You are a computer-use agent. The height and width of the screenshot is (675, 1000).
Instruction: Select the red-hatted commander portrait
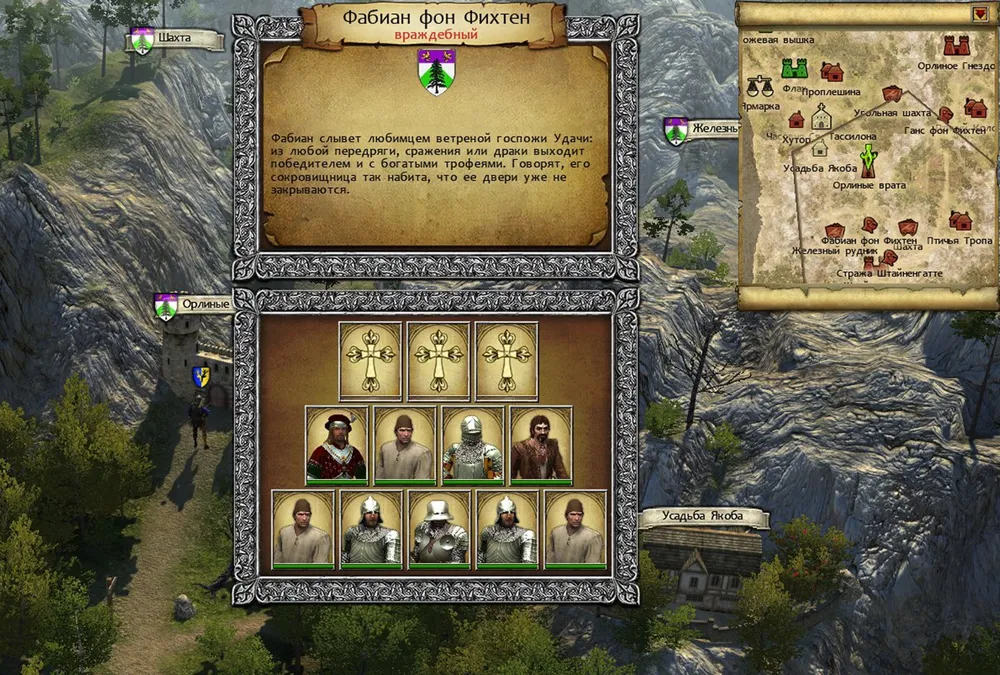[337, 444]
